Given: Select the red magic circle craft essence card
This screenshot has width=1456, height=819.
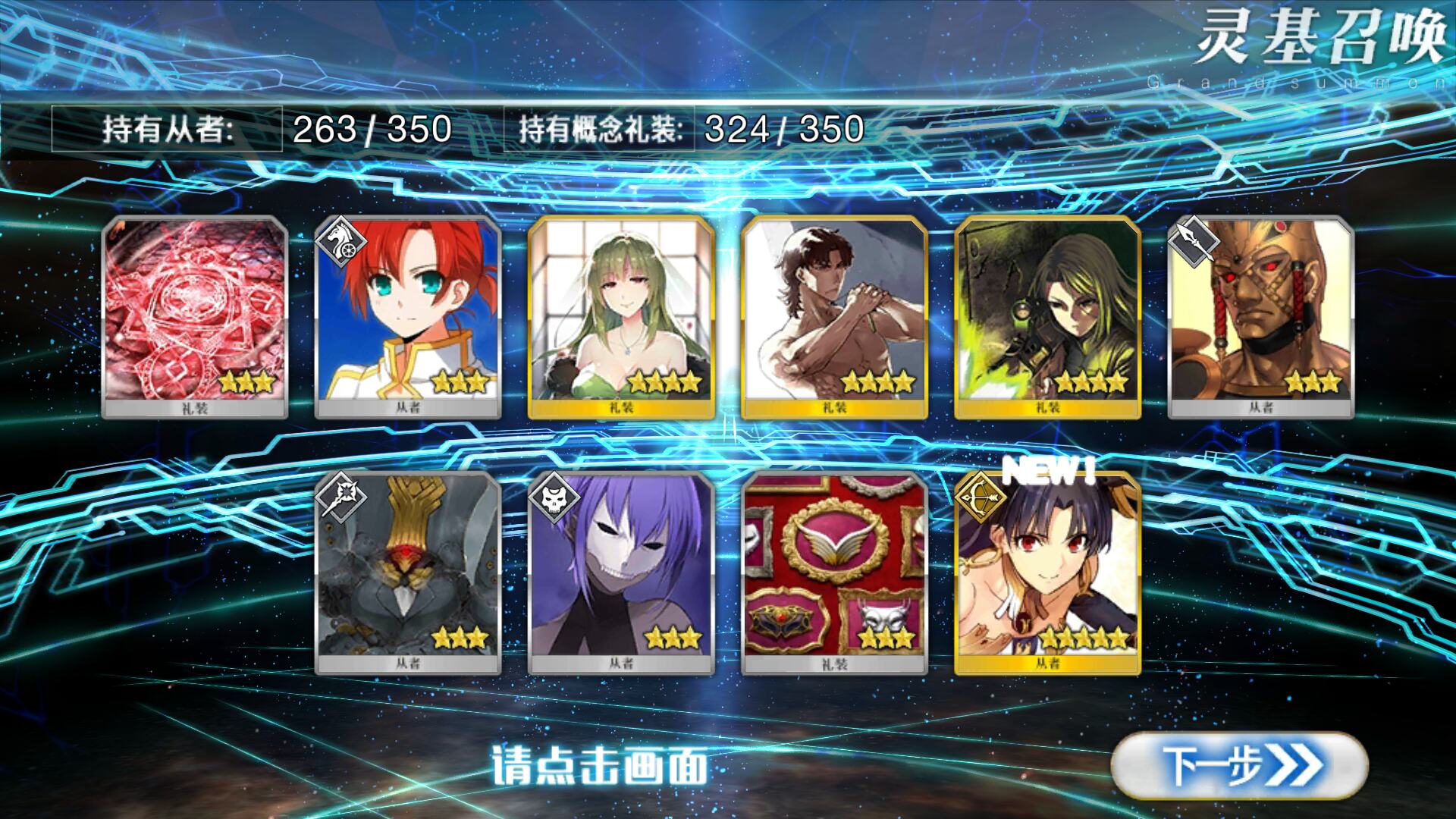Looking at the screenshot, I should click(195, 316).
